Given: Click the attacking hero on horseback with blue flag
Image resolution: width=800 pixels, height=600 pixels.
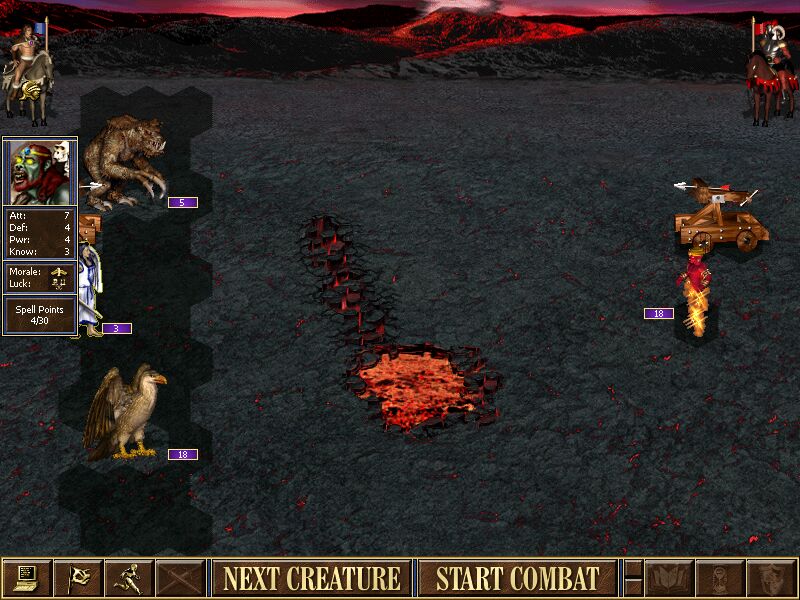Looking at the screenshot, I should [x=25, y=68].
